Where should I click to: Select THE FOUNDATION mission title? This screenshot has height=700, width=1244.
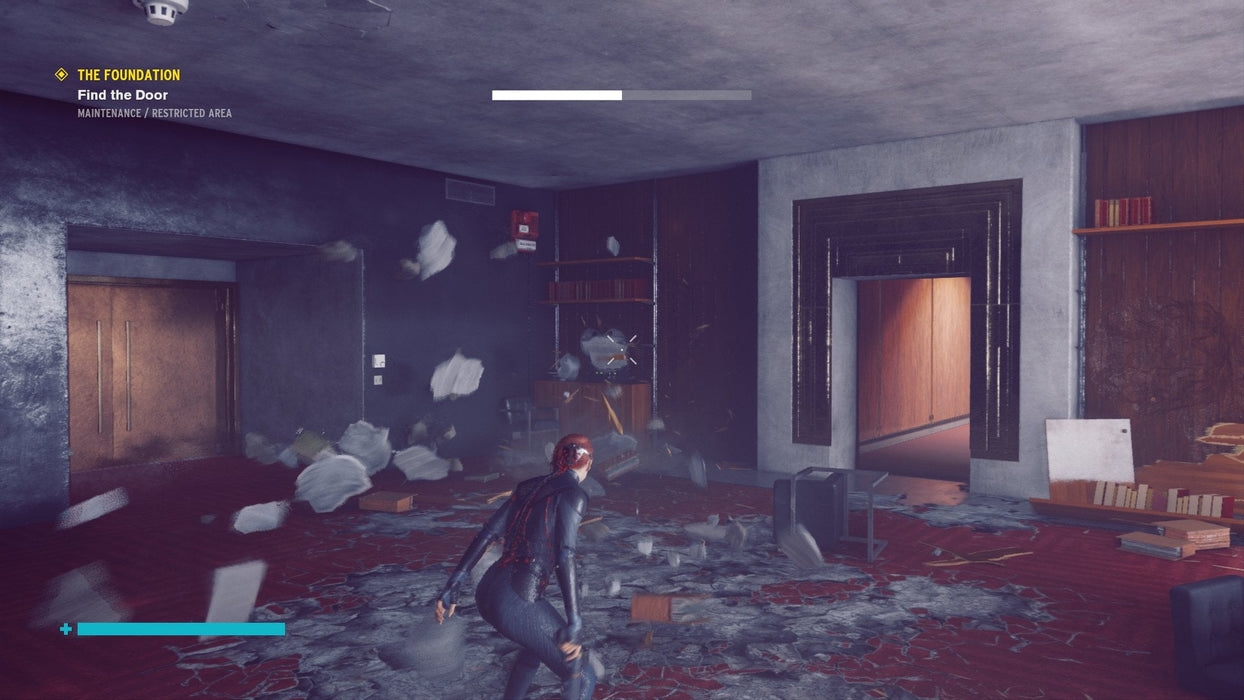click(x=129, y=75)
